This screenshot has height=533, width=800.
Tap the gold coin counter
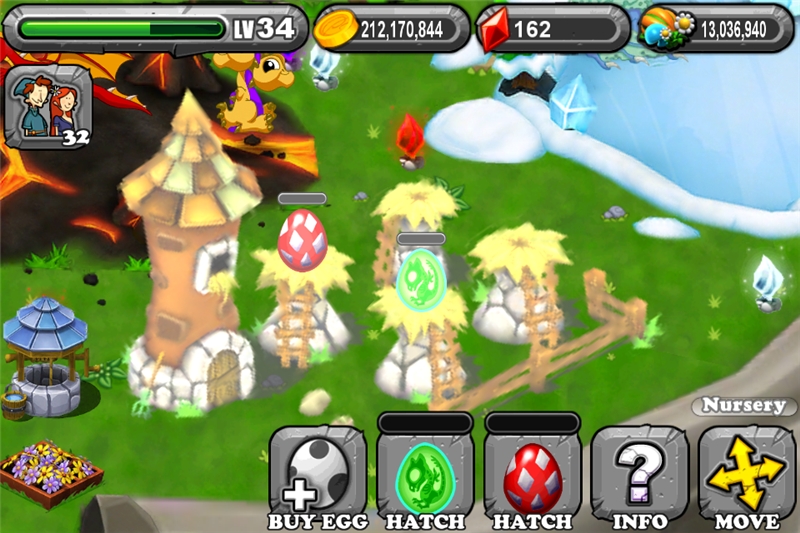(391, 28)
